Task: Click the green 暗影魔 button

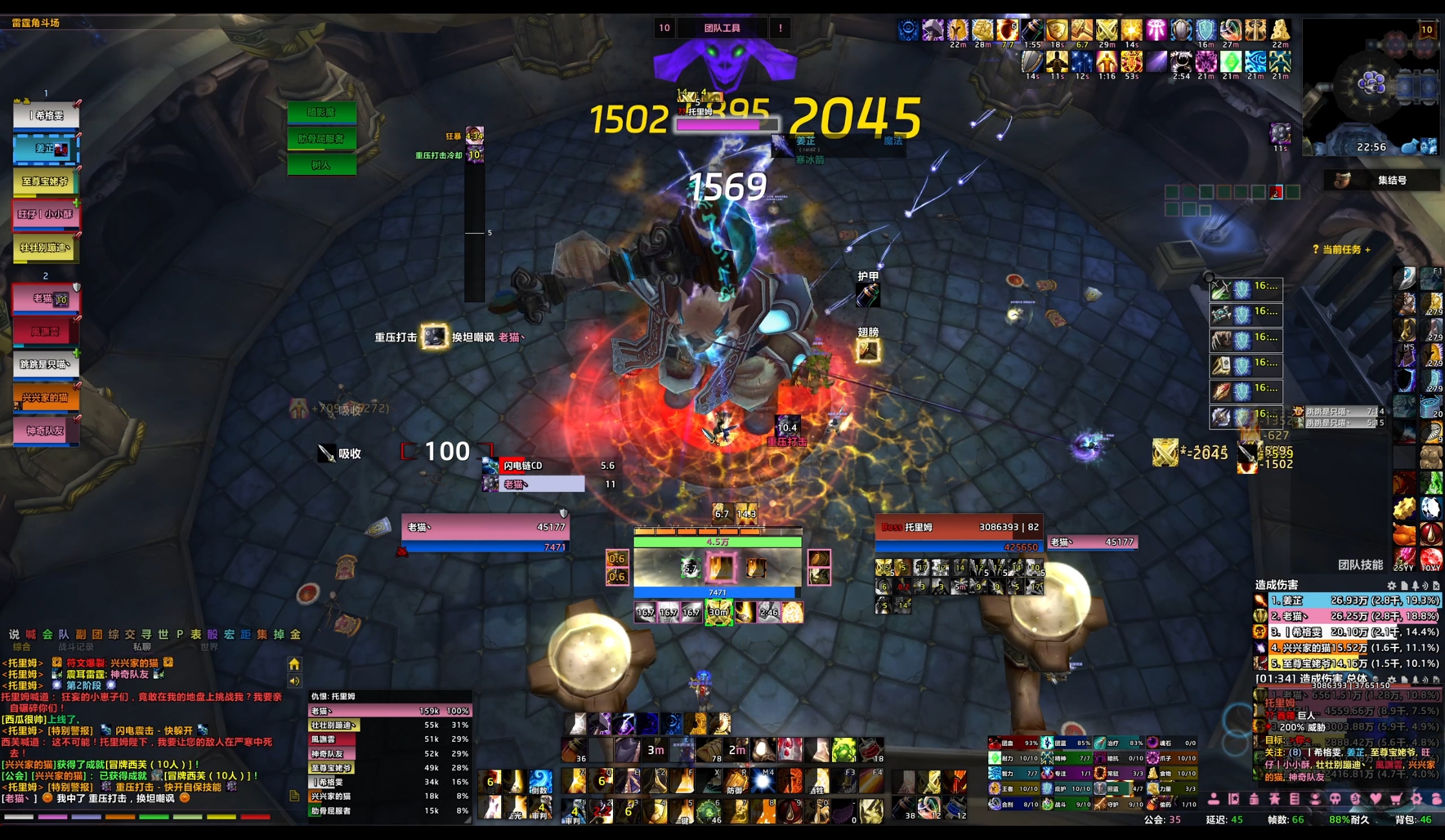Action: [x=321, y=112]
